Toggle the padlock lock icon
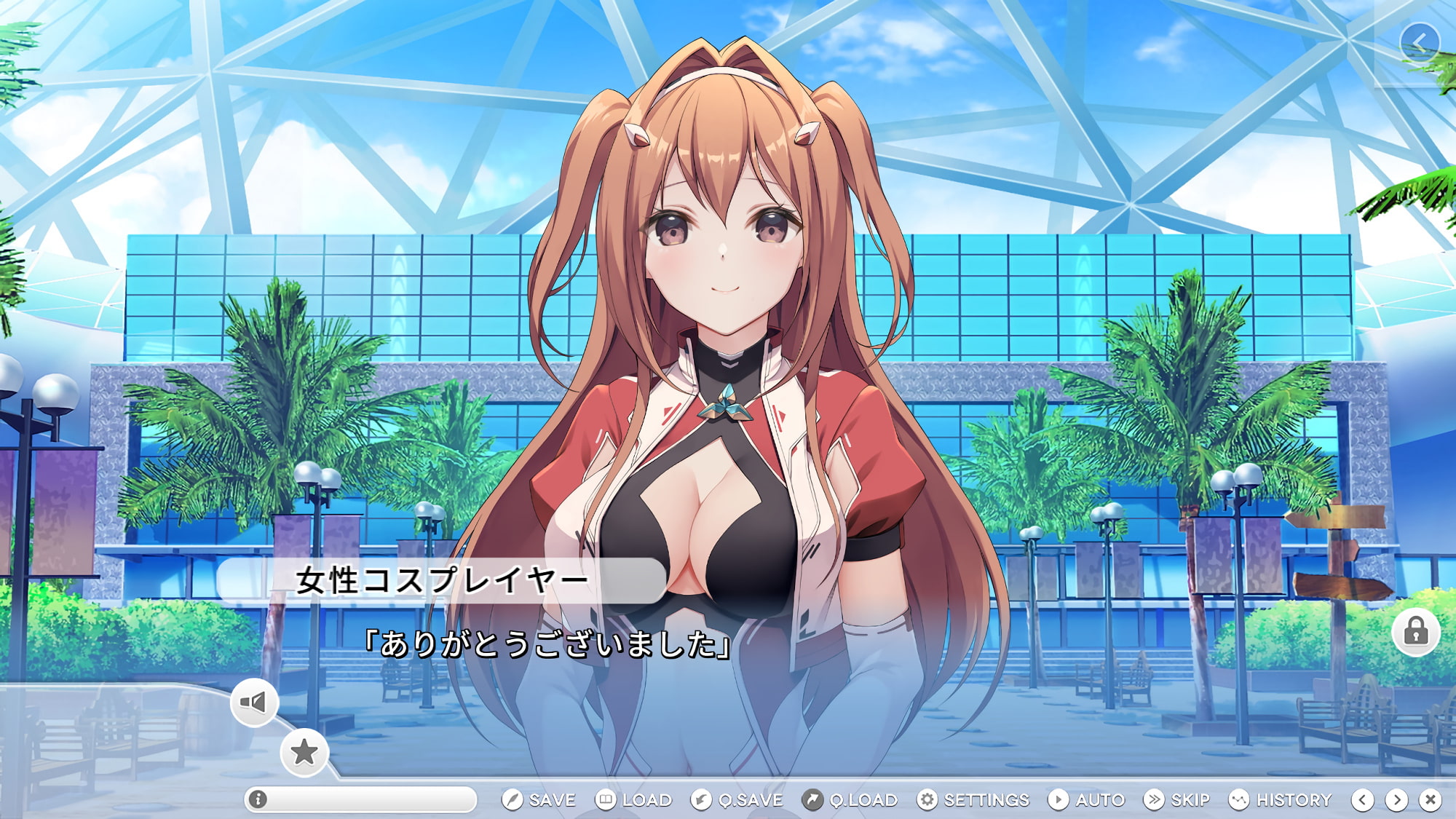Viewport: 1456px width, 819px height. tap(1416, 631)
